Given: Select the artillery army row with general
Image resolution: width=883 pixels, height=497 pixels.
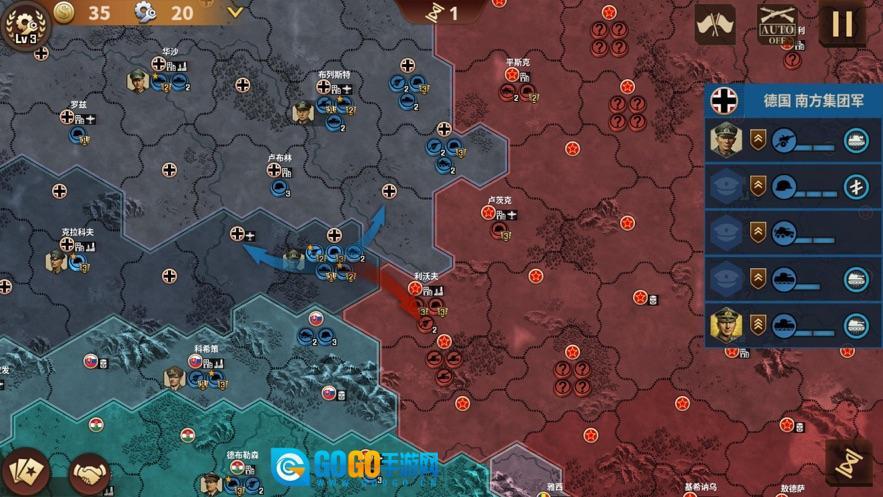Looking at the screenshot, I should 794,141.
